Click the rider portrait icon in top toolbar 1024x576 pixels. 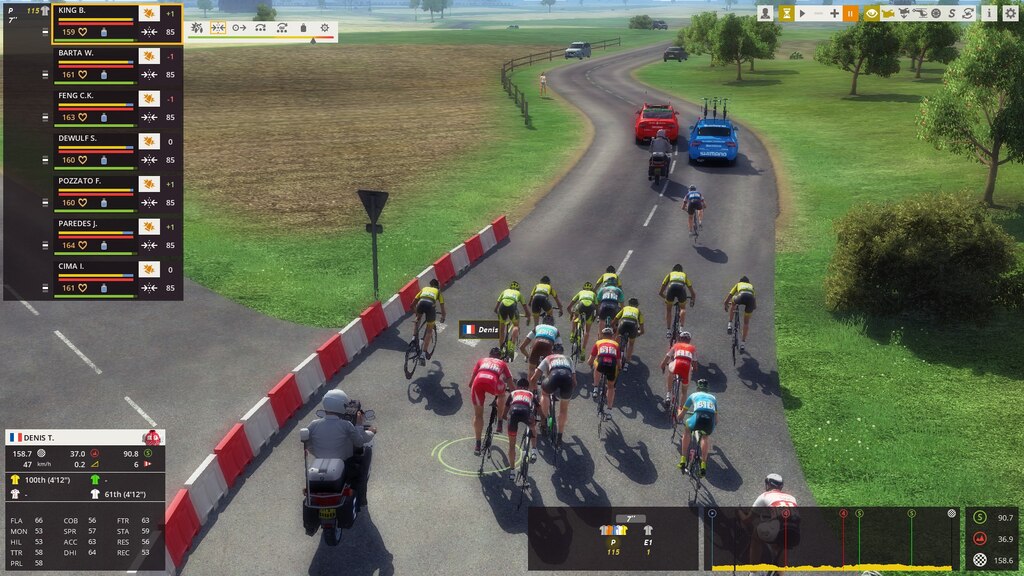[765, 13]
